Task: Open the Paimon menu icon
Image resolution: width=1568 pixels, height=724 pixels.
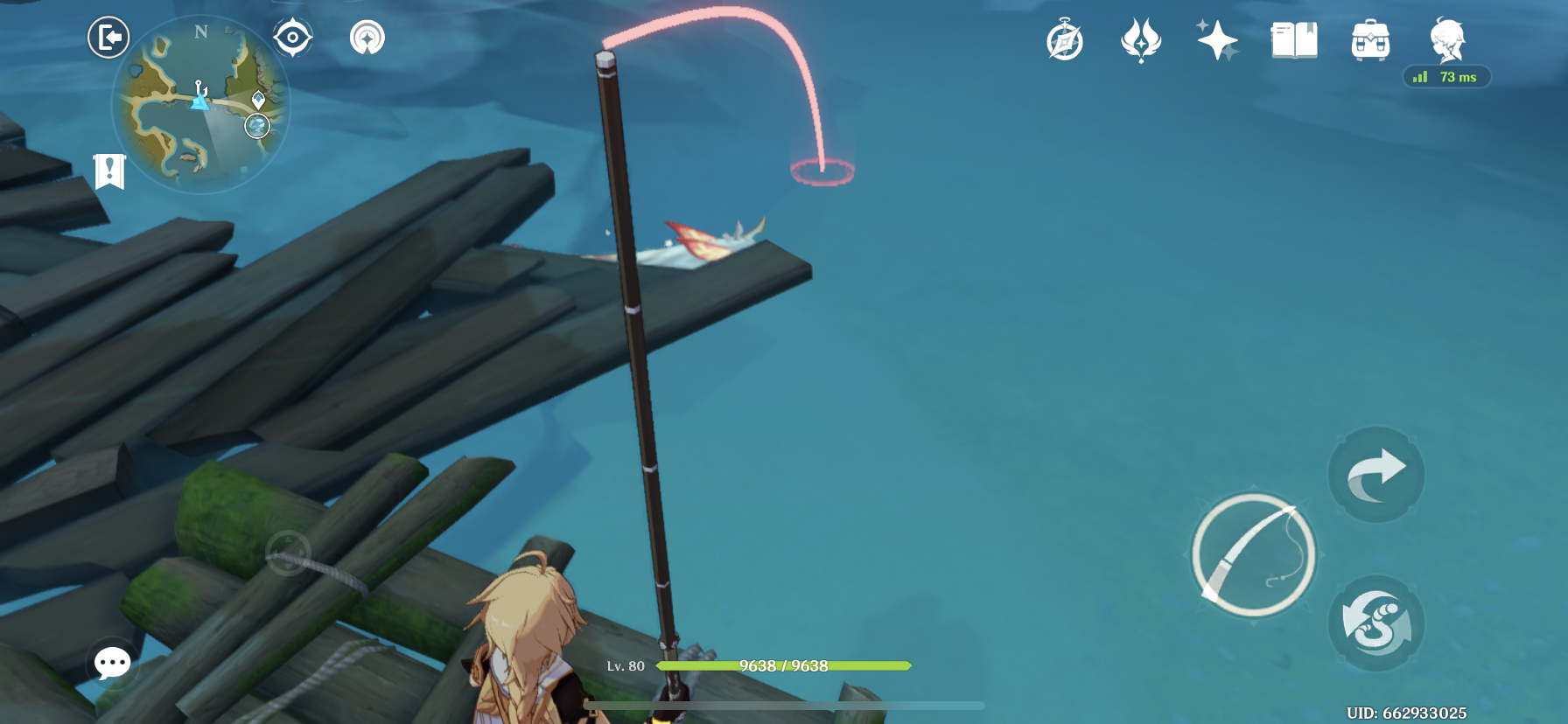Action: (1448, 40)
